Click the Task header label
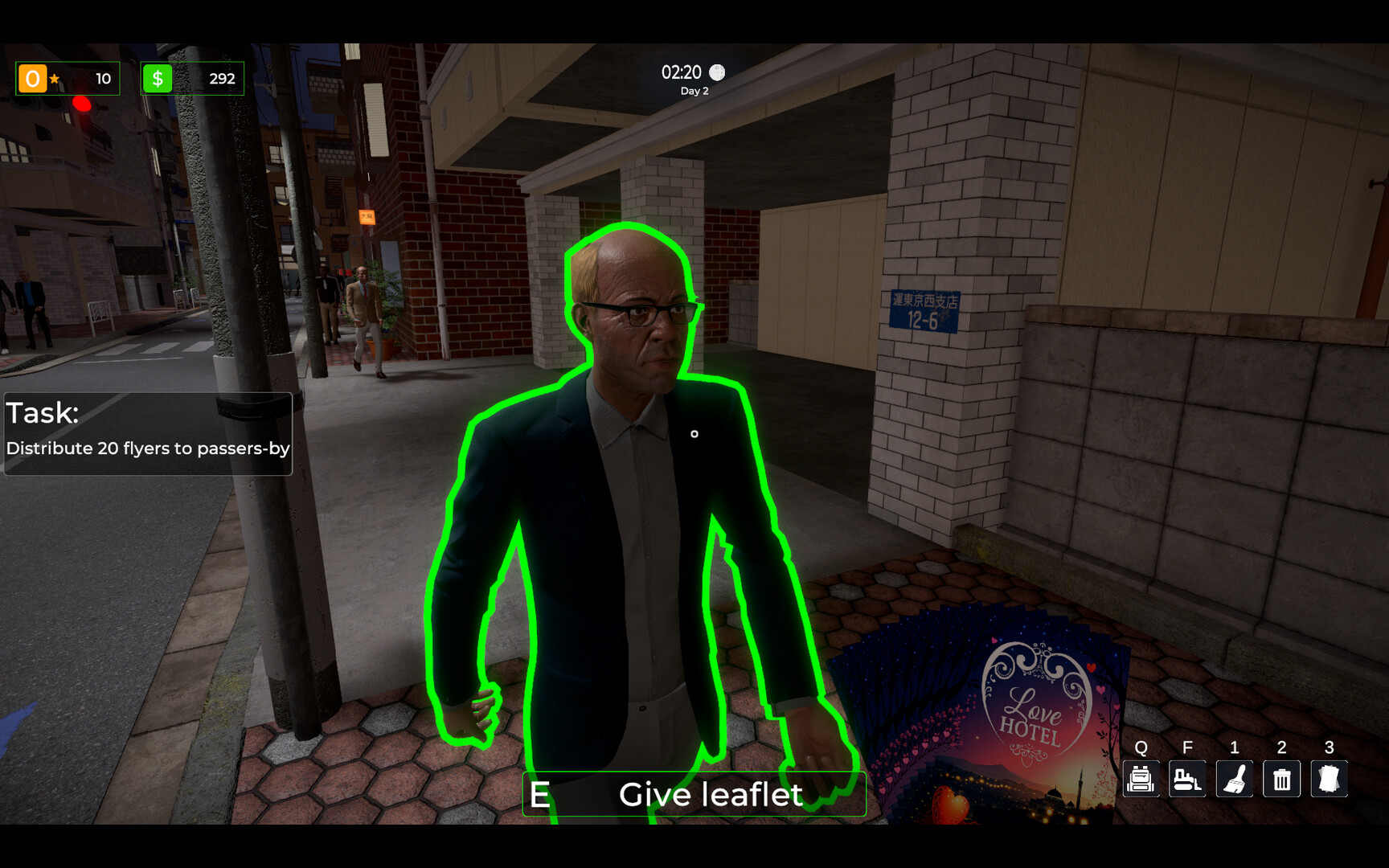 (x=43, y=412)
